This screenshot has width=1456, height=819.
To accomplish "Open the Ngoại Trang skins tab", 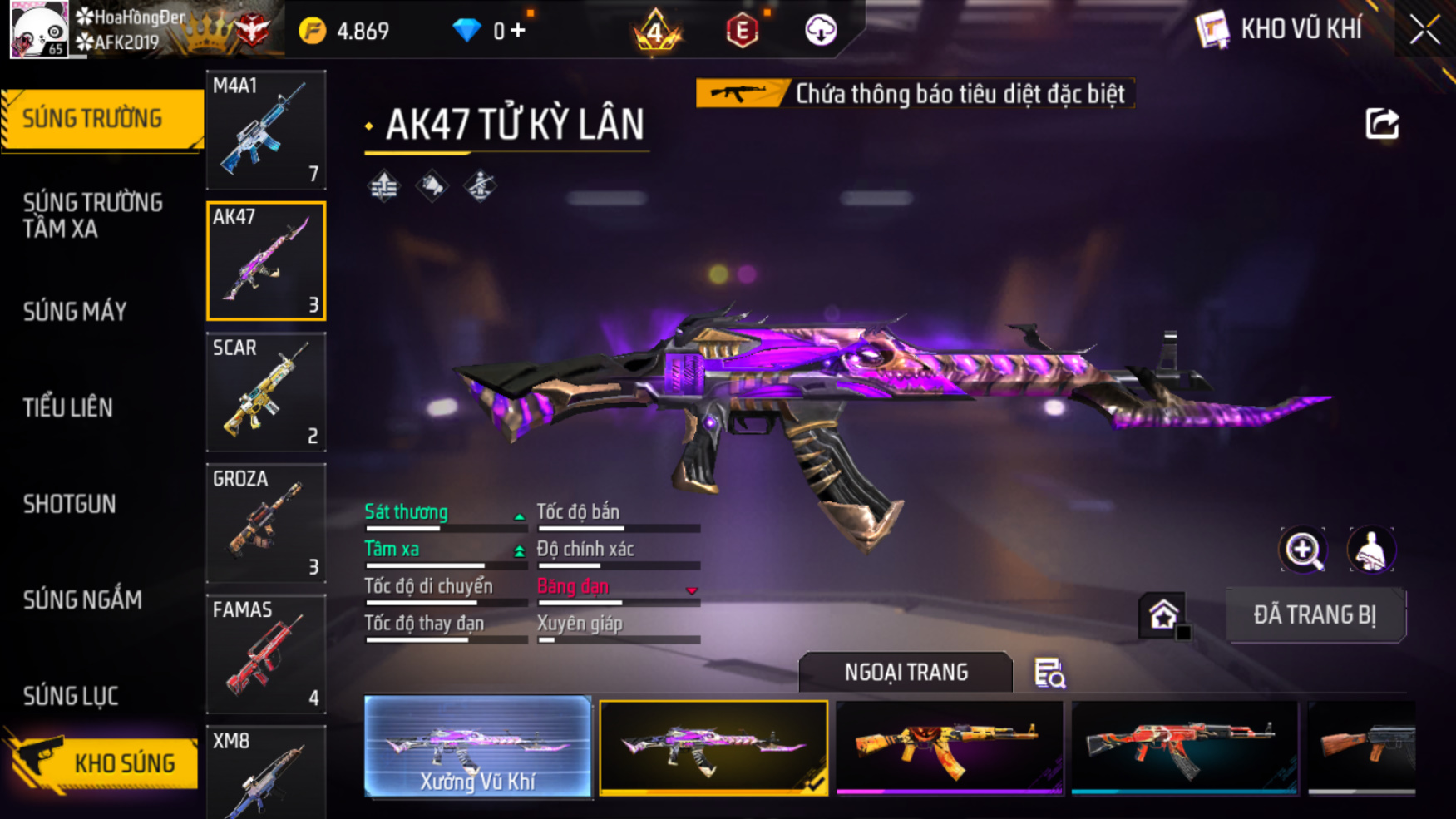I will pos(906,672).
